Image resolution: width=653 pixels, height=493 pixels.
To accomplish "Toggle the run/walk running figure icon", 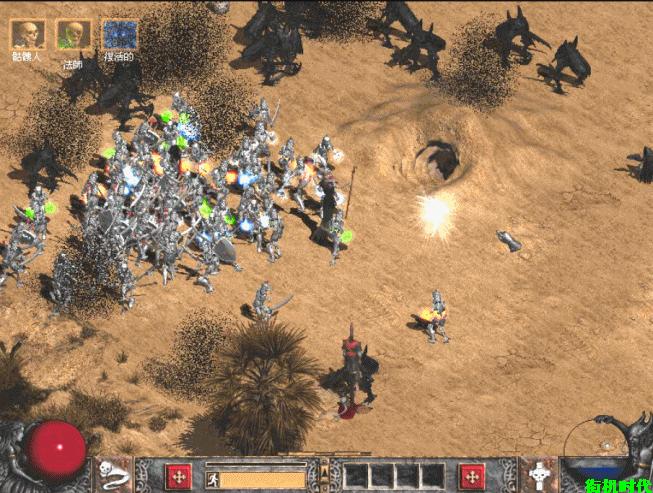I will click(x=212, y=480).
